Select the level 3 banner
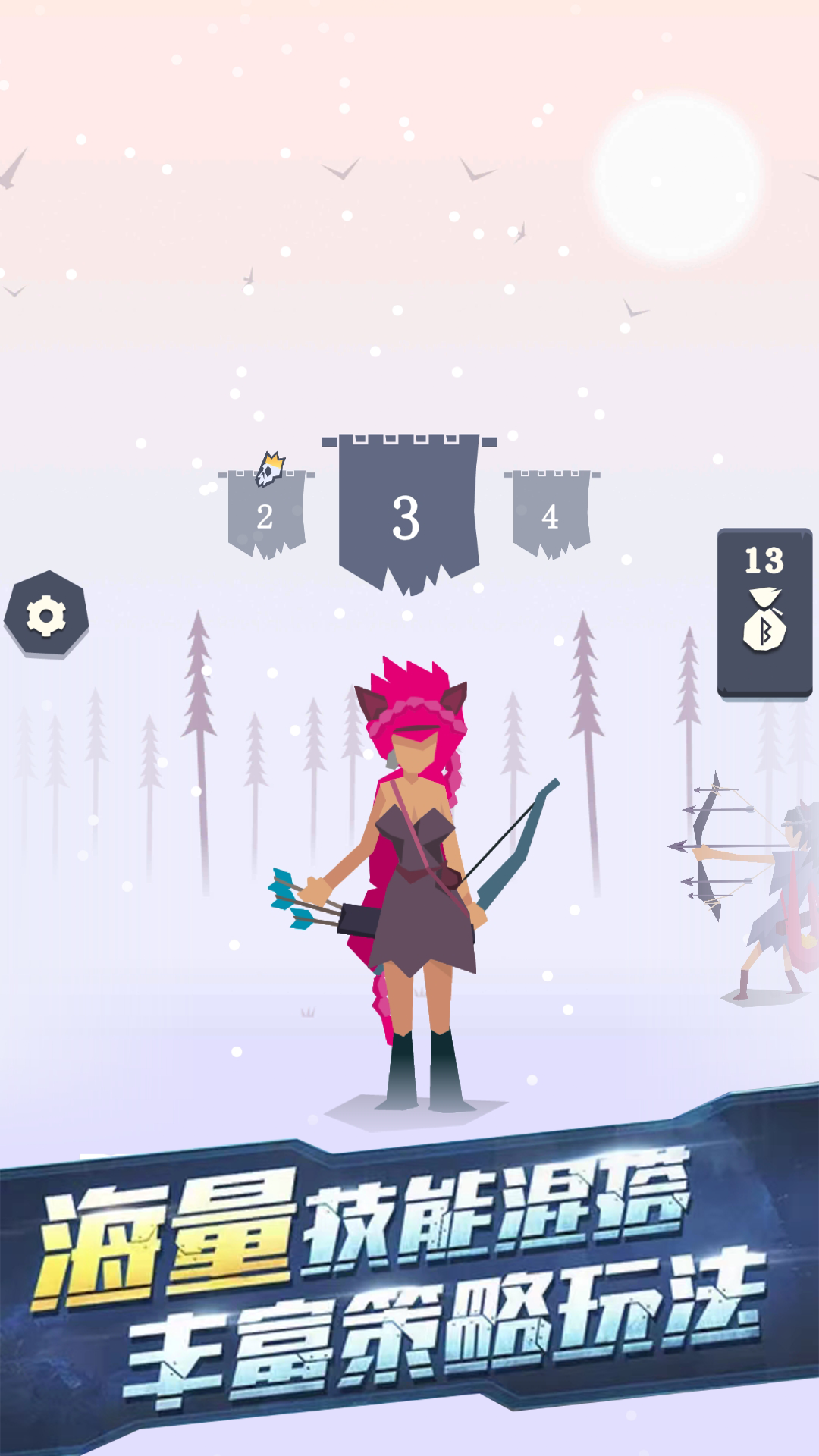Image resolution: width=819 pixels, height=1456 pixels. [408, 513]
